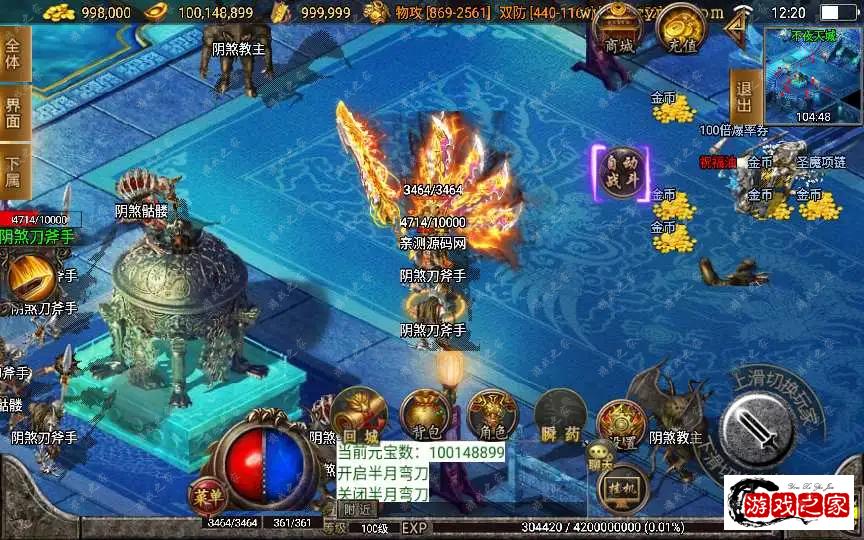The width and height of the screenshot is (864, 540).
Task: Select the 全体 tab
Action: (x=13, y=52)
